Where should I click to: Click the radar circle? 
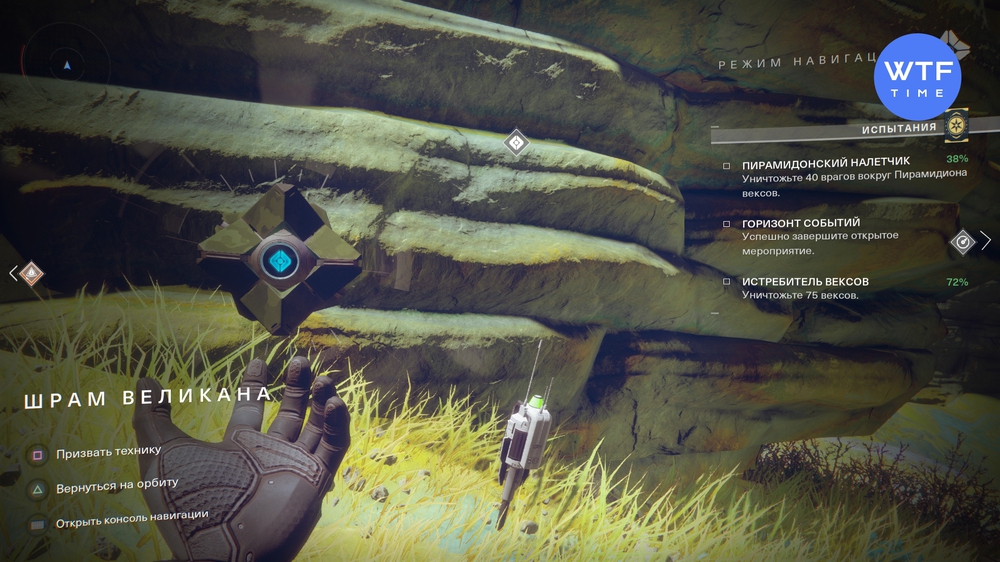pos(67,63)
